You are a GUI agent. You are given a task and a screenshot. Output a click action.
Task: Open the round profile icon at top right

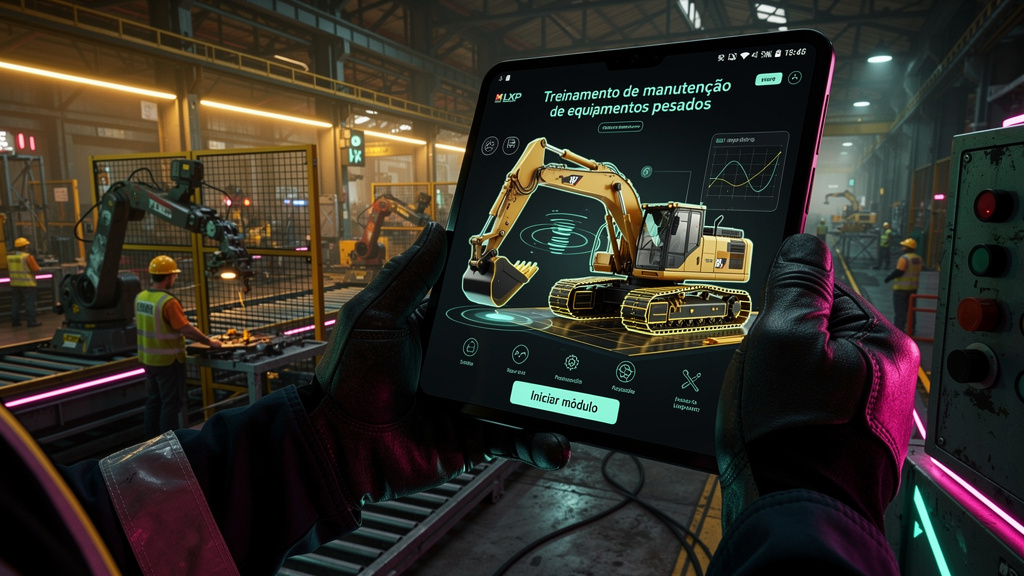coord(795,78)
